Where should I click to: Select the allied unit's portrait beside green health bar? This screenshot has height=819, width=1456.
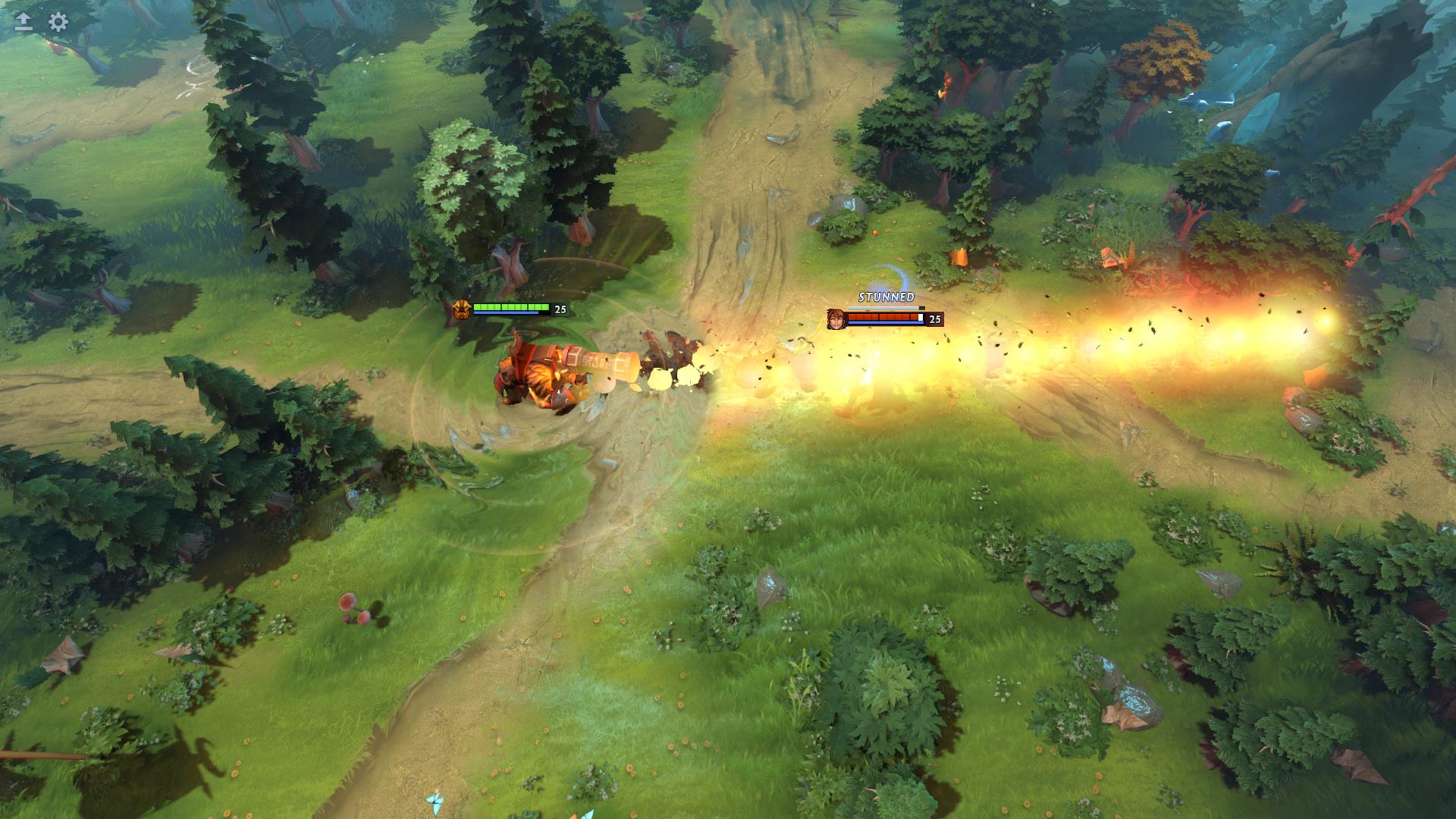coord(462,310)
